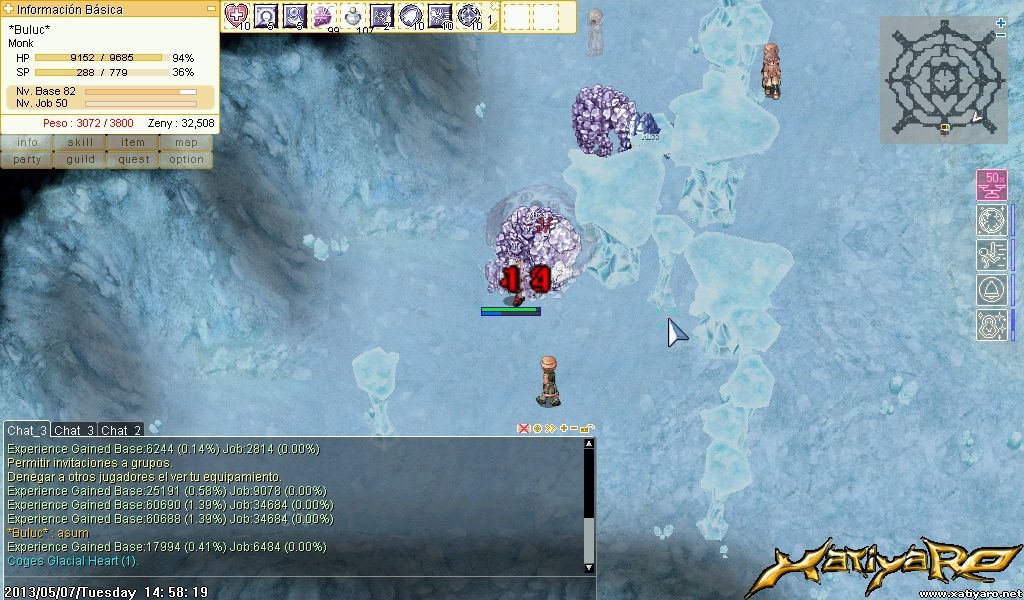Select the pink 50% anvil status icon

991,185
